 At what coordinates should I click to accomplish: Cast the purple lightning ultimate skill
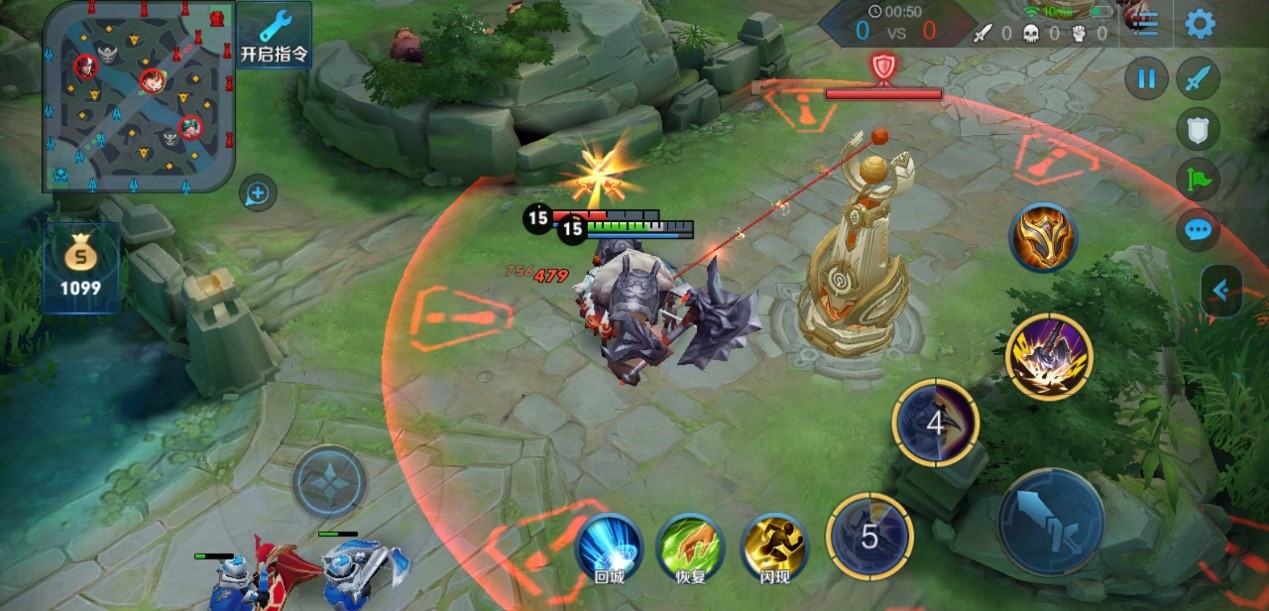coord(1049,357)
